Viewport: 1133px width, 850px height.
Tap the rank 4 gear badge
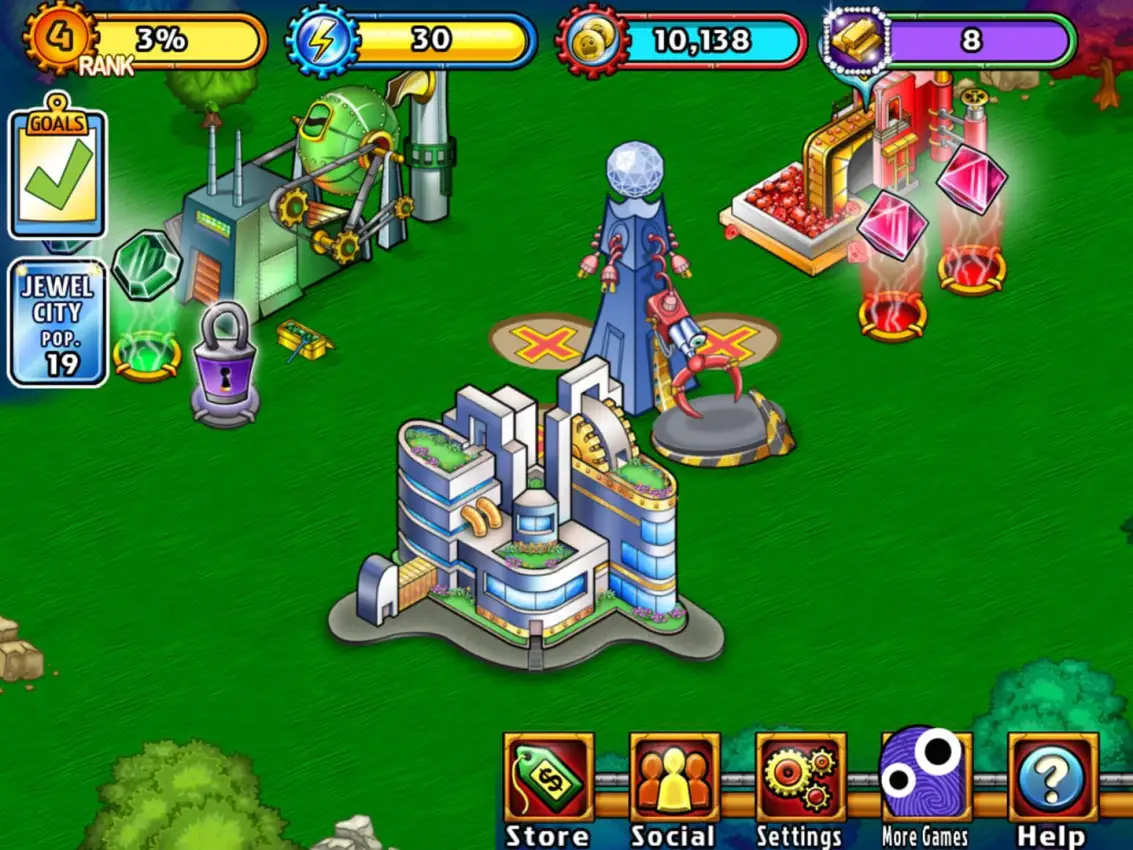point(59,38)
